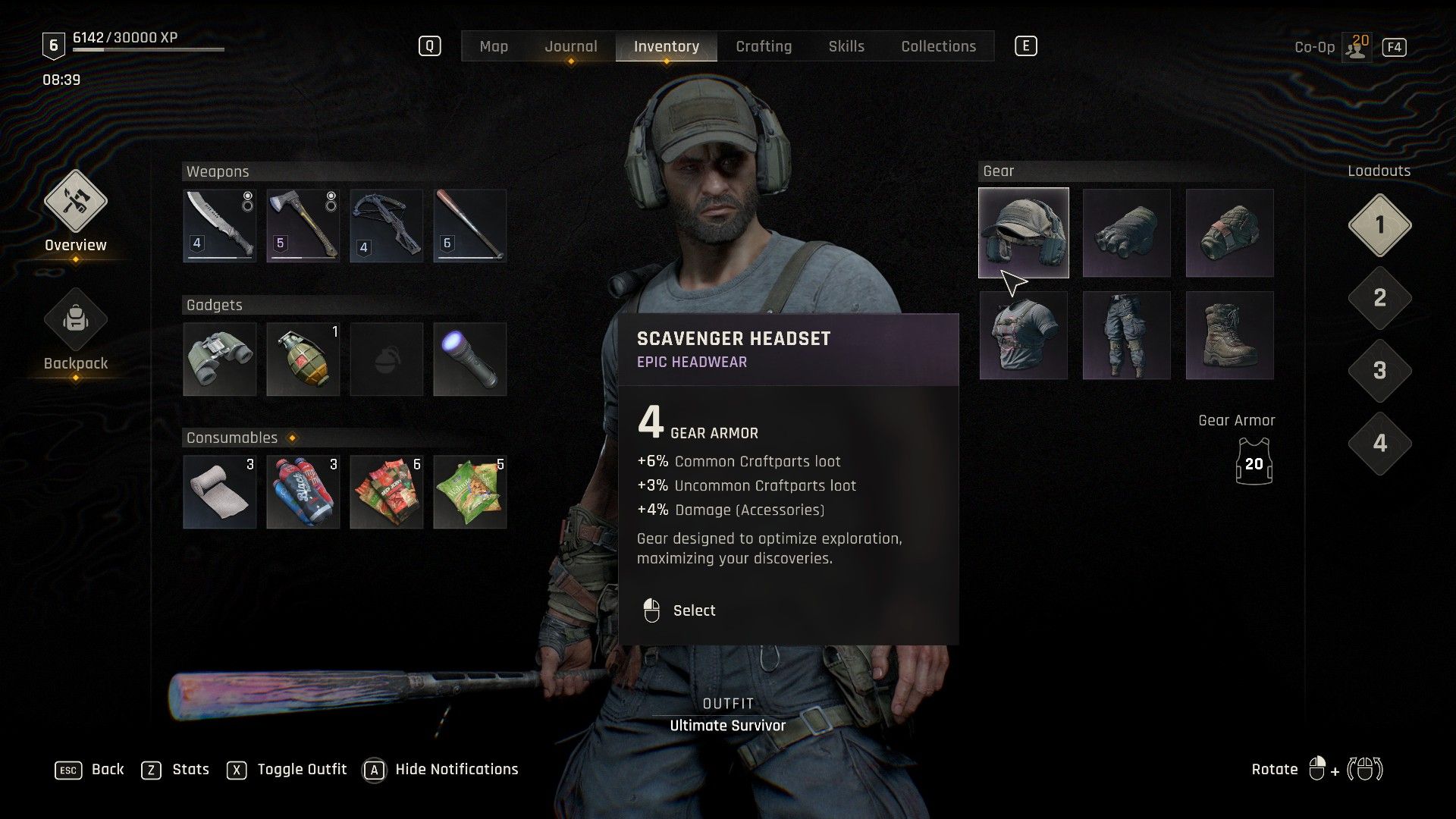Choose the grenade gadget slot

pyautogui.click(x=303, y=359)
